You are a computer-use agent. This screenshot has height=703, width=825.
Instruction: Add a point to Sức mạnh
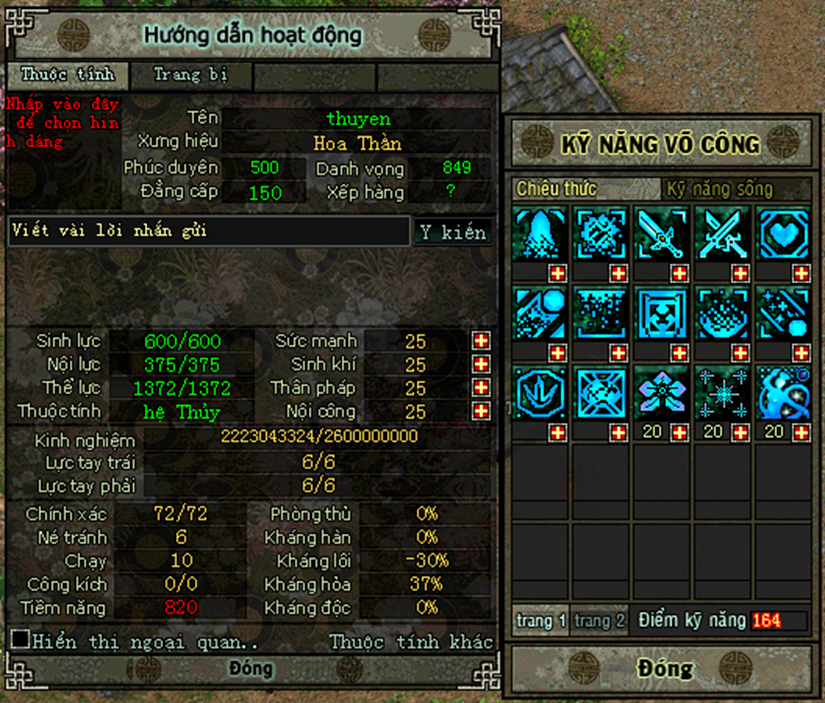pos(482,341)
